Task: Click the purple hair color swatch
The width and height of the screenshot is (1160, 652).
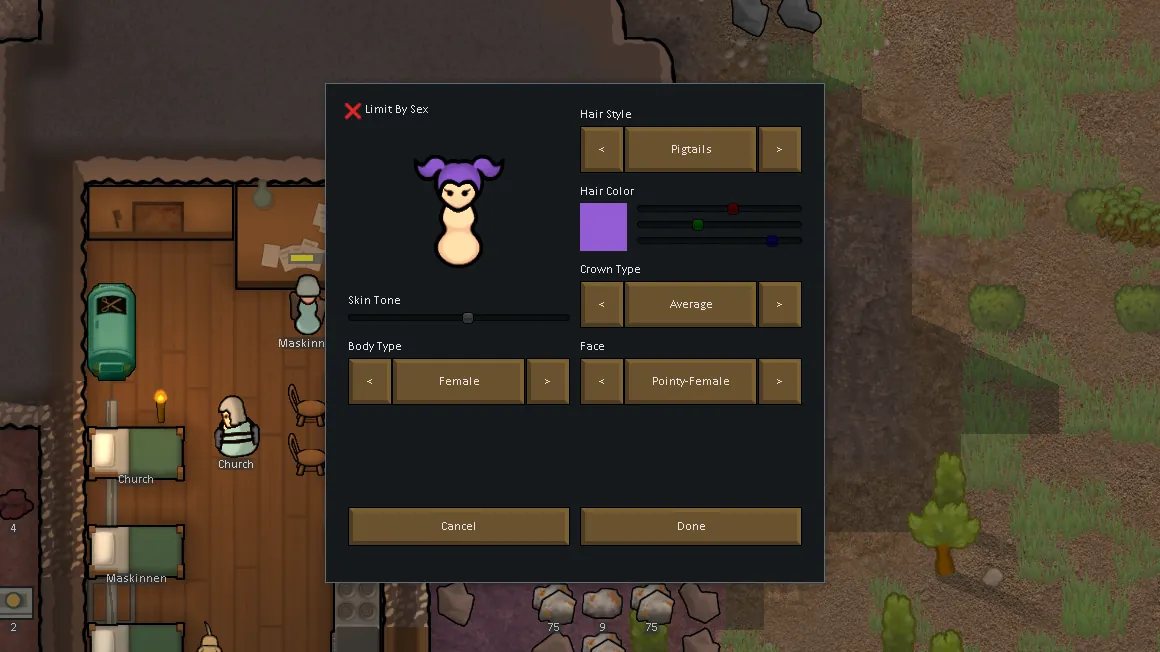Action: click(x=604, y=227)
